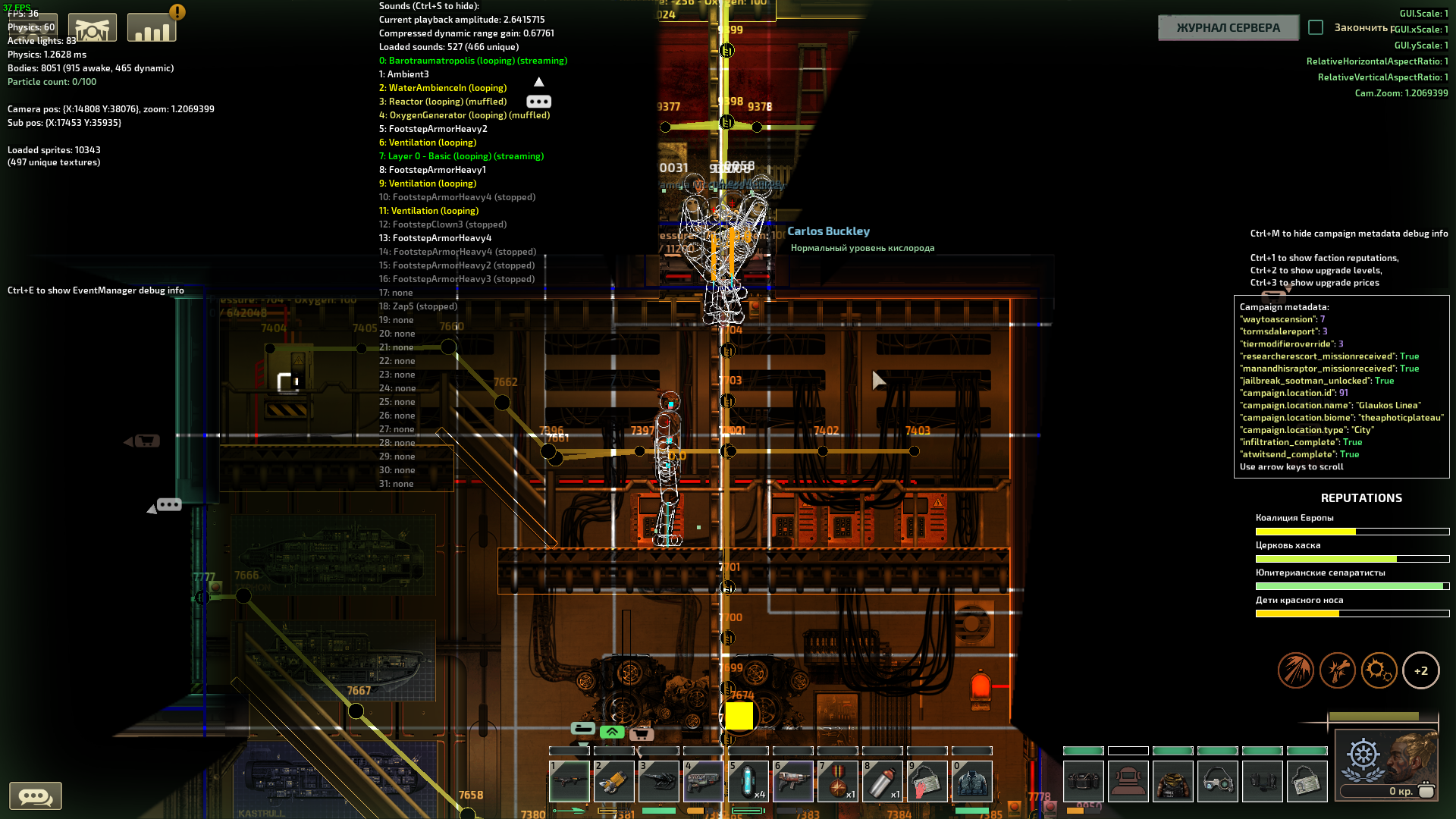1456x819 pixels.
Task: Toggle the green chevron inventory button
Action: coord(611,733)
